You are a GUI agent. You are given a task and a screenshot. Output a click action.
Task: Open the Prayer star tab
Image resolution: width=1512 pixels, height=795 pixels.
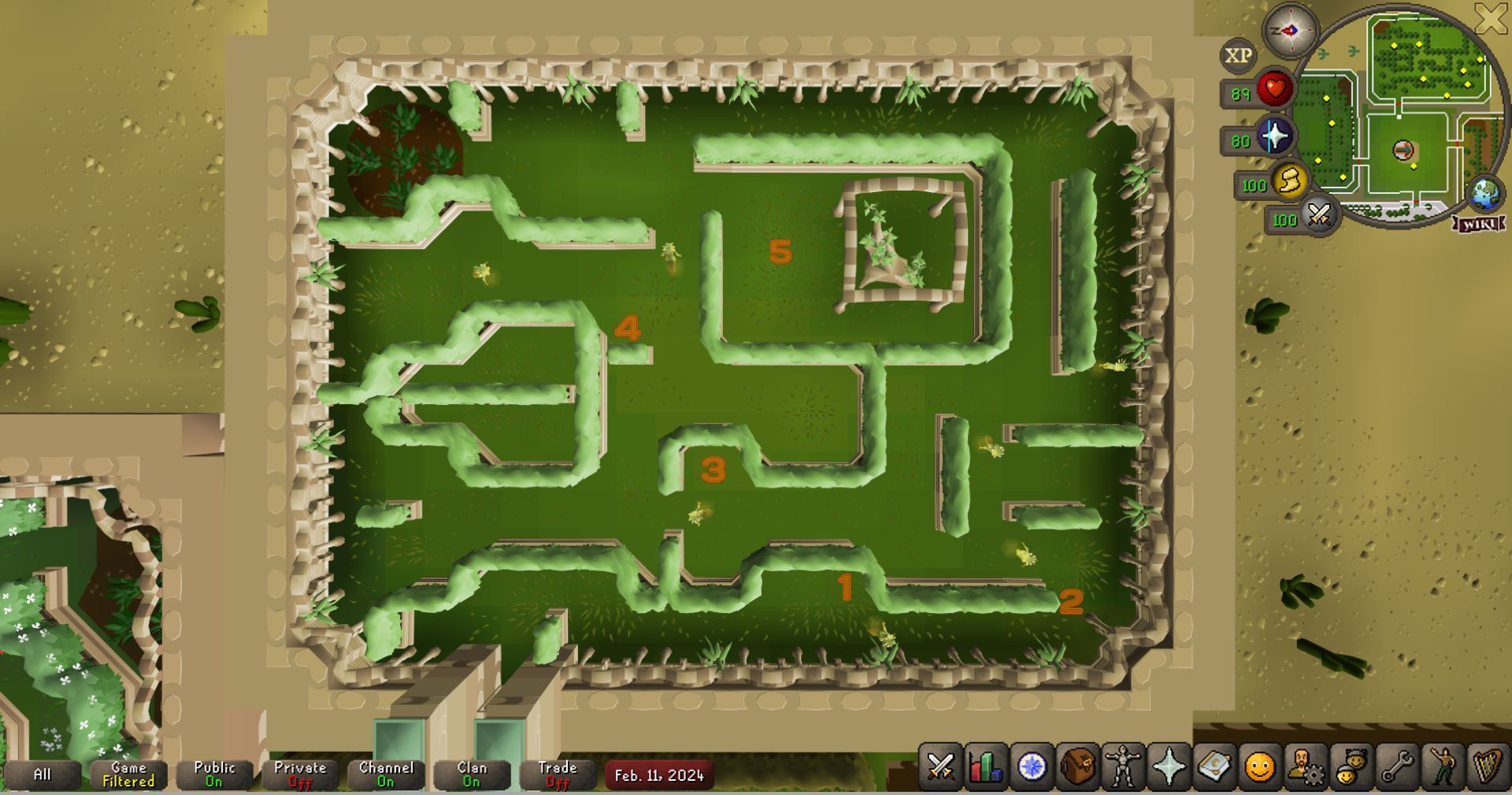pyautogui.click(x=1169, y=765)
